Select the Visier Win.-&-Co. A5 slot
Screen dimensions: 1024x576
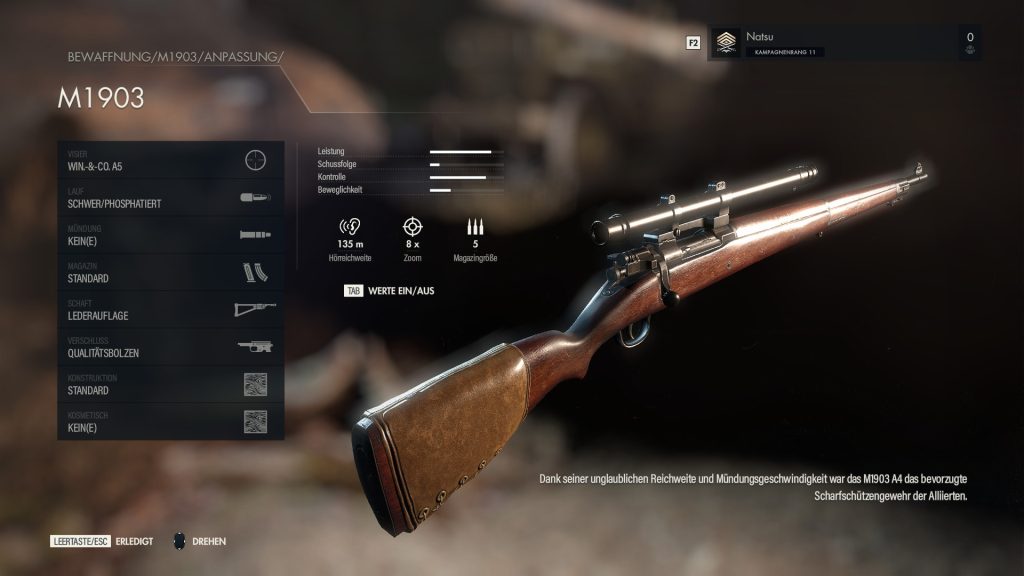[170, 160]
